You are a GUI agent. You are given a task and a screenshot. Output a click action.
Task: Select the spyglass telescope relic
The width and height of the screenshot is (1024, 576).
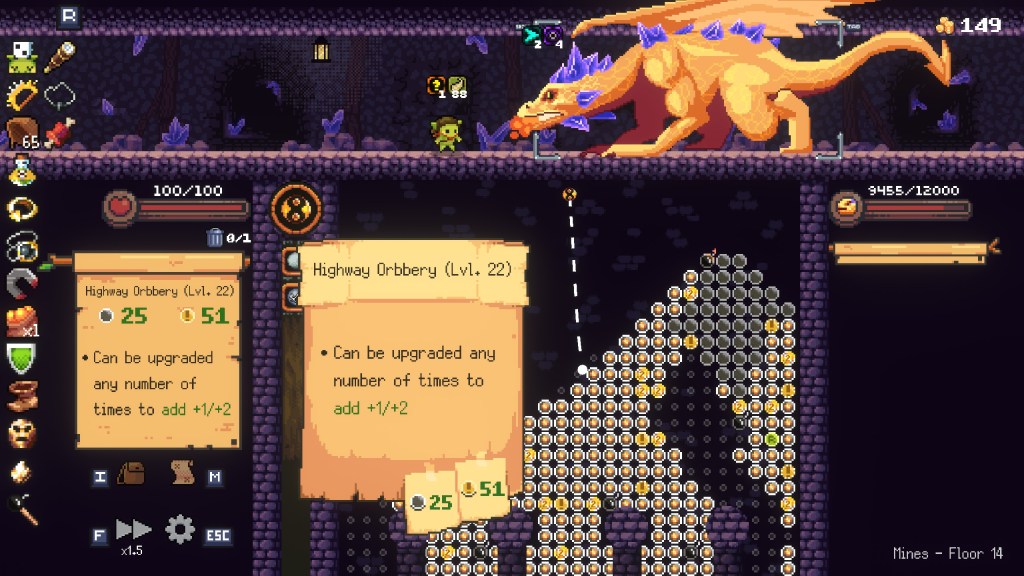(60, 55)
